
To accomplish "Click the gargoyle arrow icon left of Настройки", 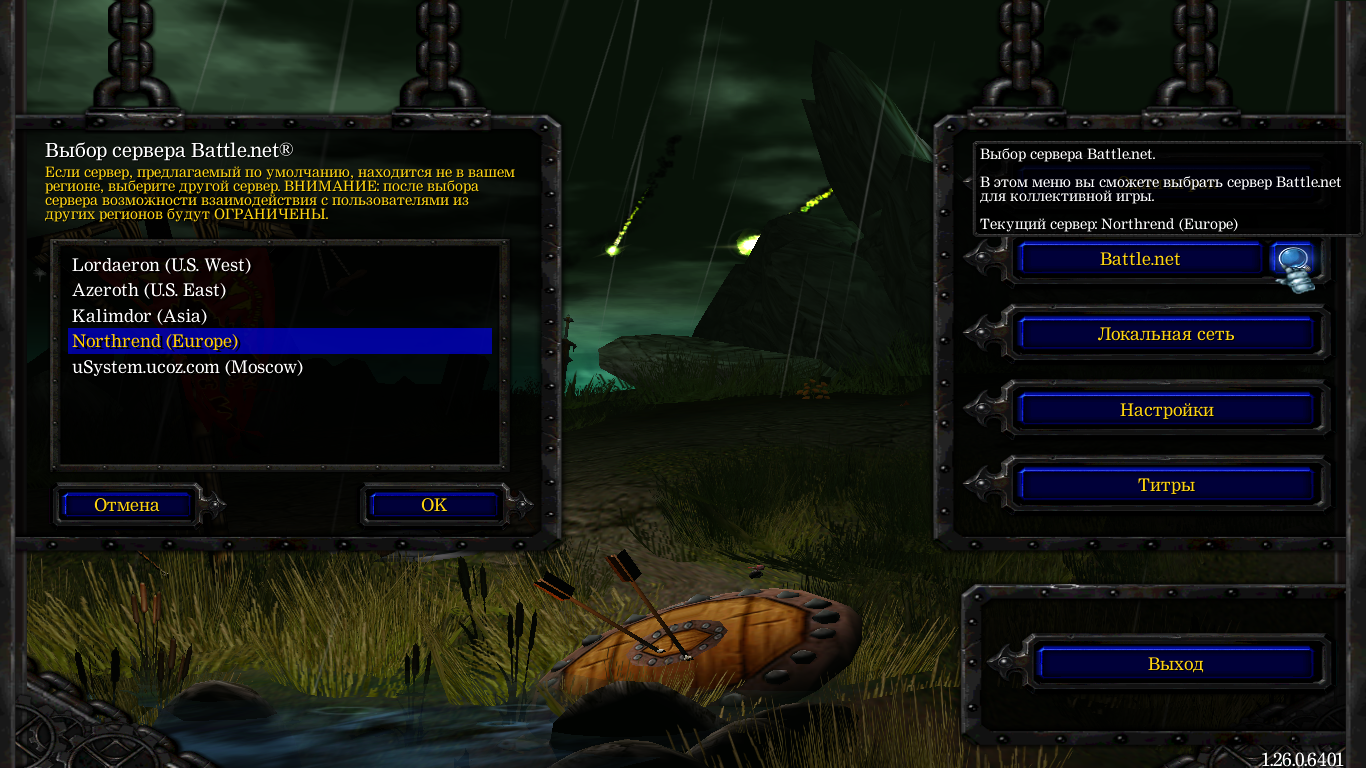I will coord(985,409).
